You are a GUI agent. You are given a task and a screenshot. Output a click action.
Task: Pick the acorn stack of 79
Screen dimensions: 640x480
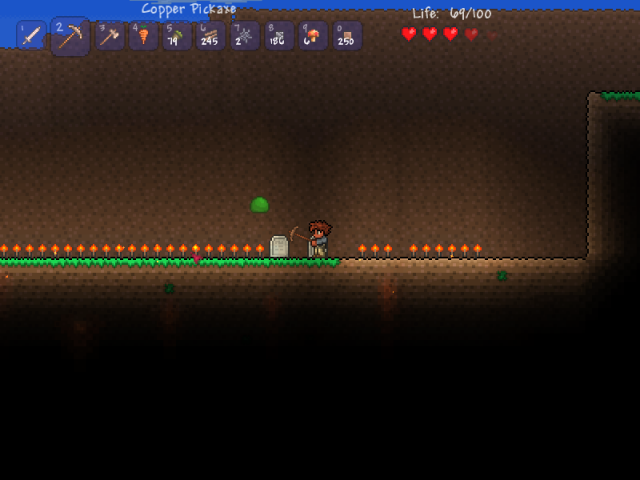coord(177,37)
